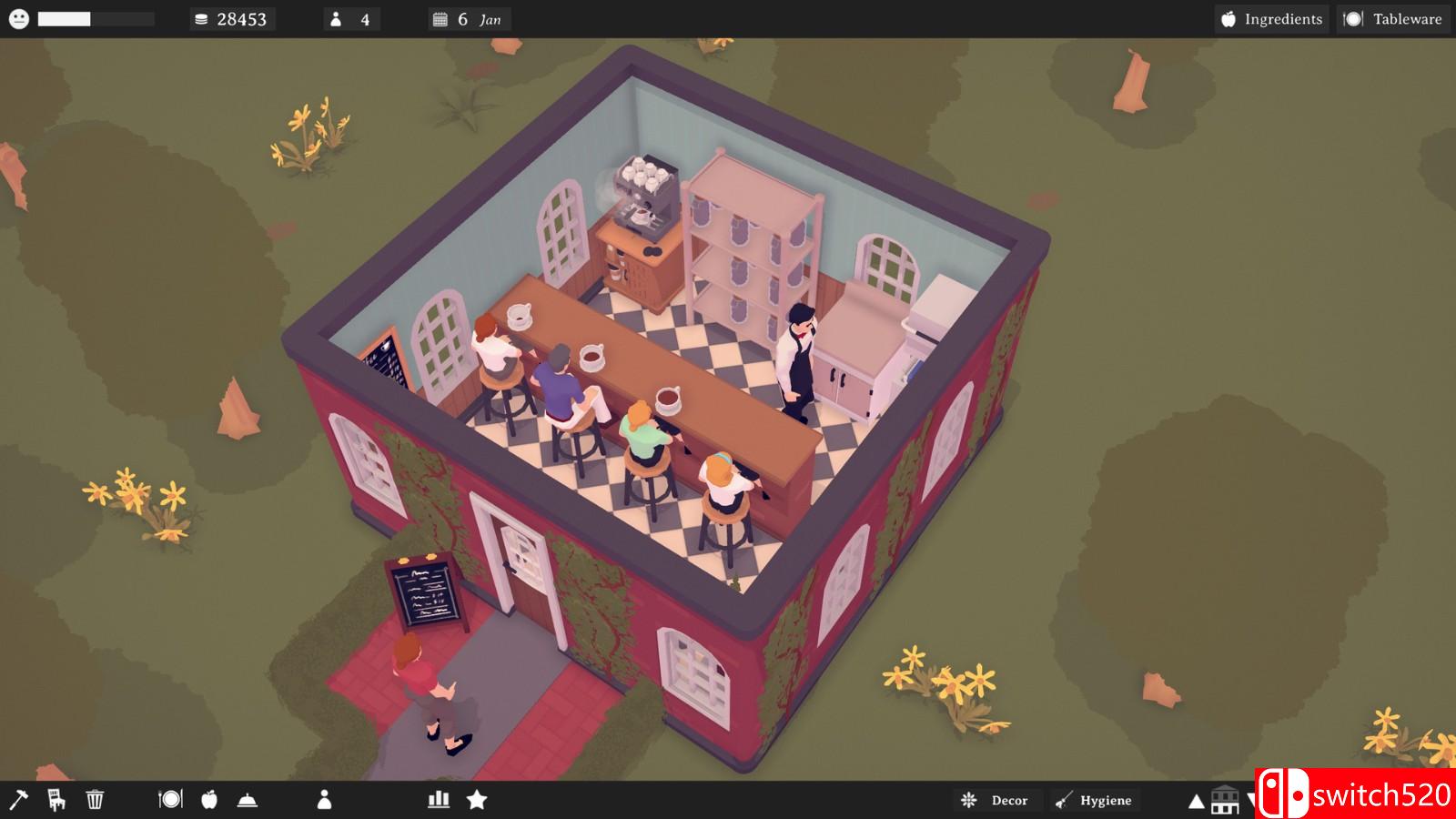Screen dimensions: 1456x819
Task: Open the Tableware panel
Action: click(1394, 19)
